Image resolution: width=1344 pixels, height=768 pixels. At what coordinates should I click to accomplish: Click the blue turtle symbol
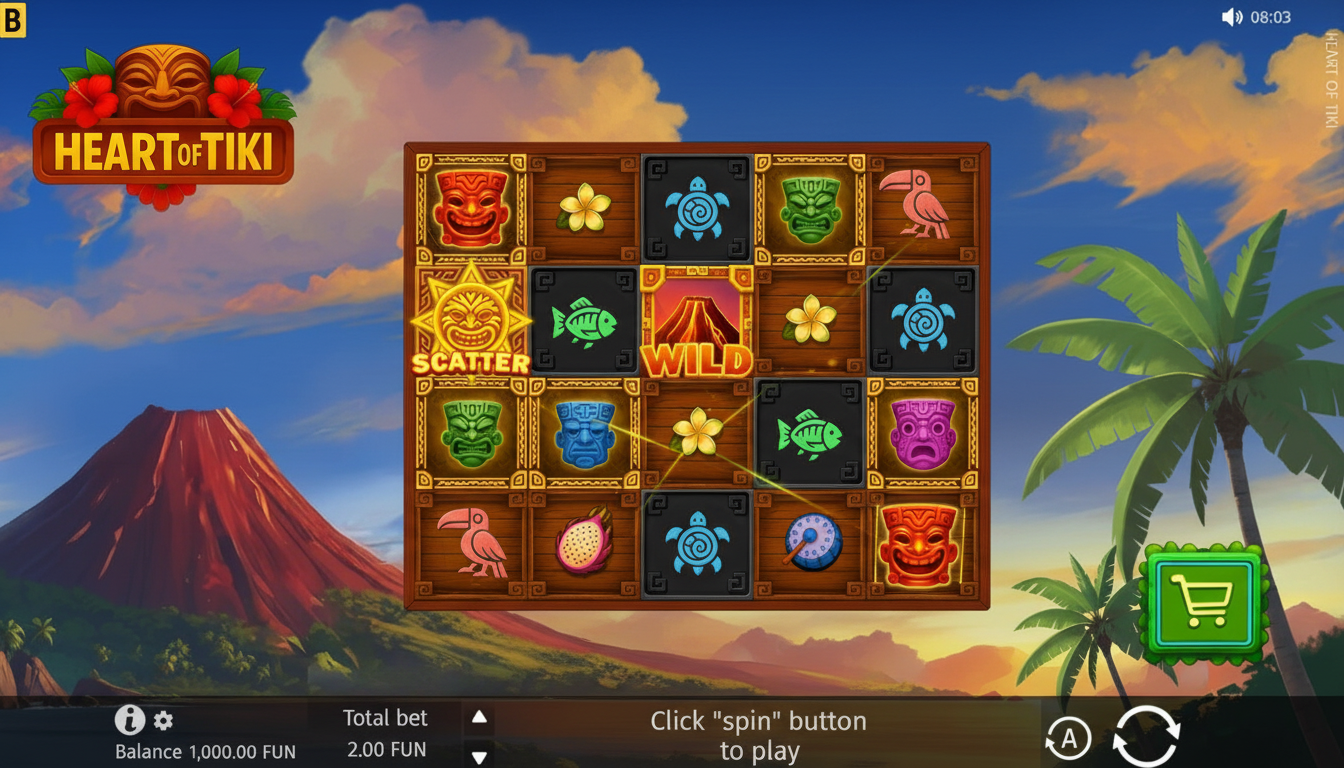click(698, 208)
